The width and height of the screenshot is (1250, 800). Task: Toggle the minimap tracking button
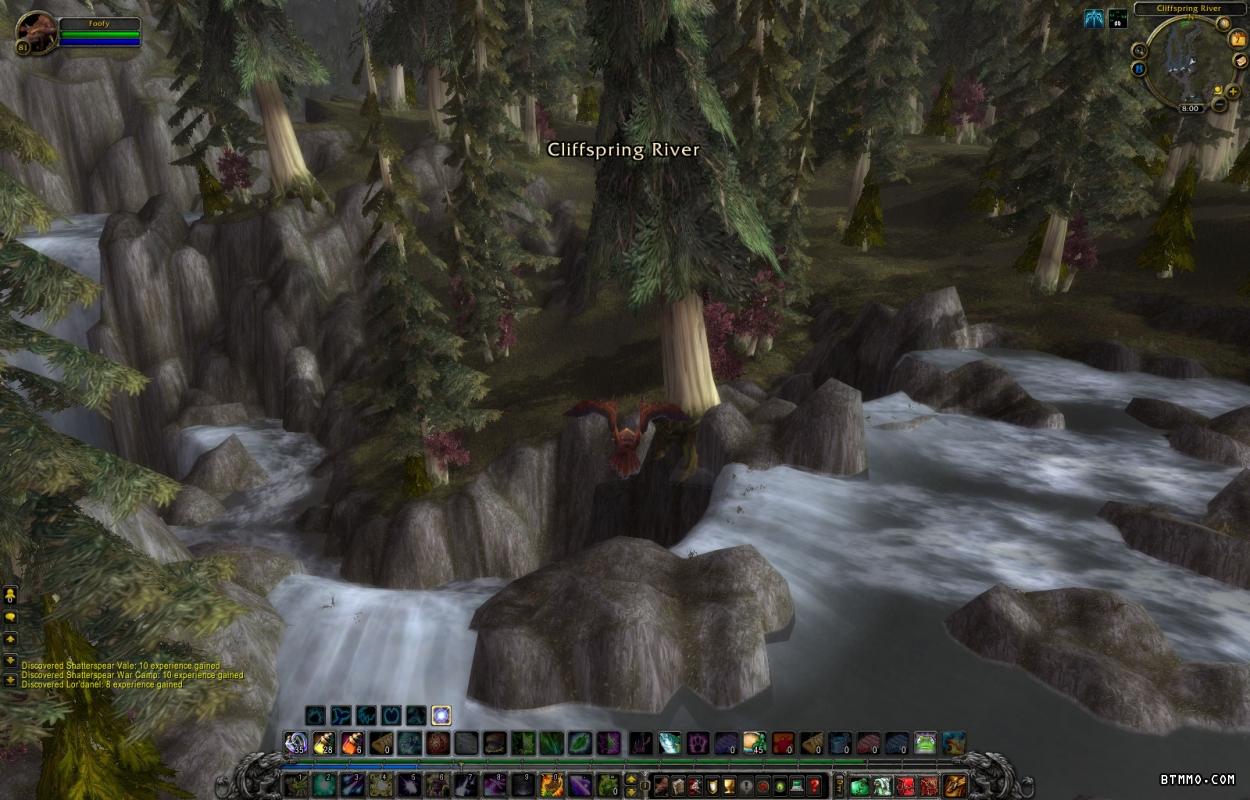1139,50
